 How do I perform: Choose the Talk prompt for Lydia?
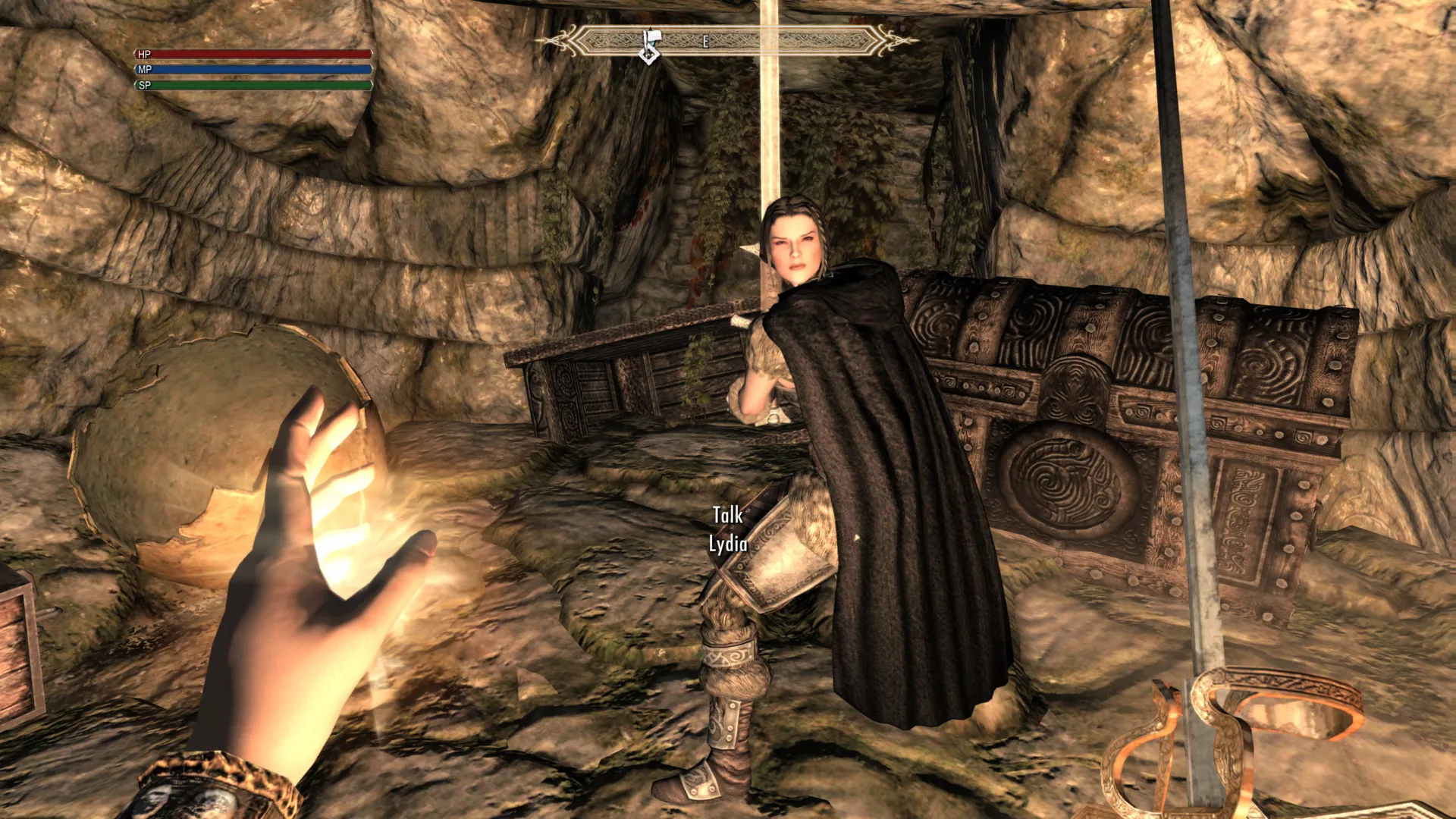(728, 516)
